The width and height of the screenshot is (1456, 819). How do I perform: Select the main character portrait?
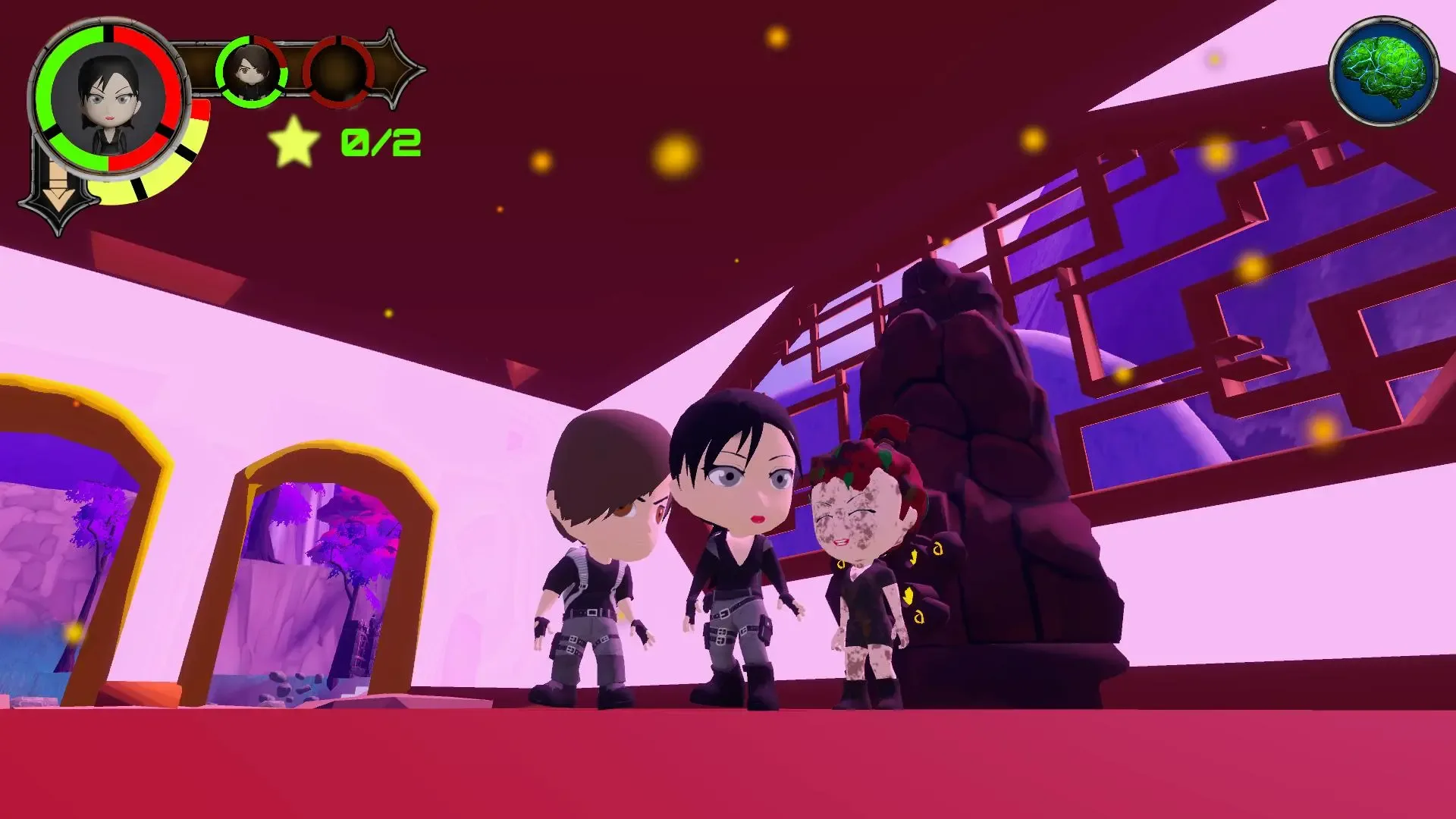pyautogui.click(x=106, y=99)
